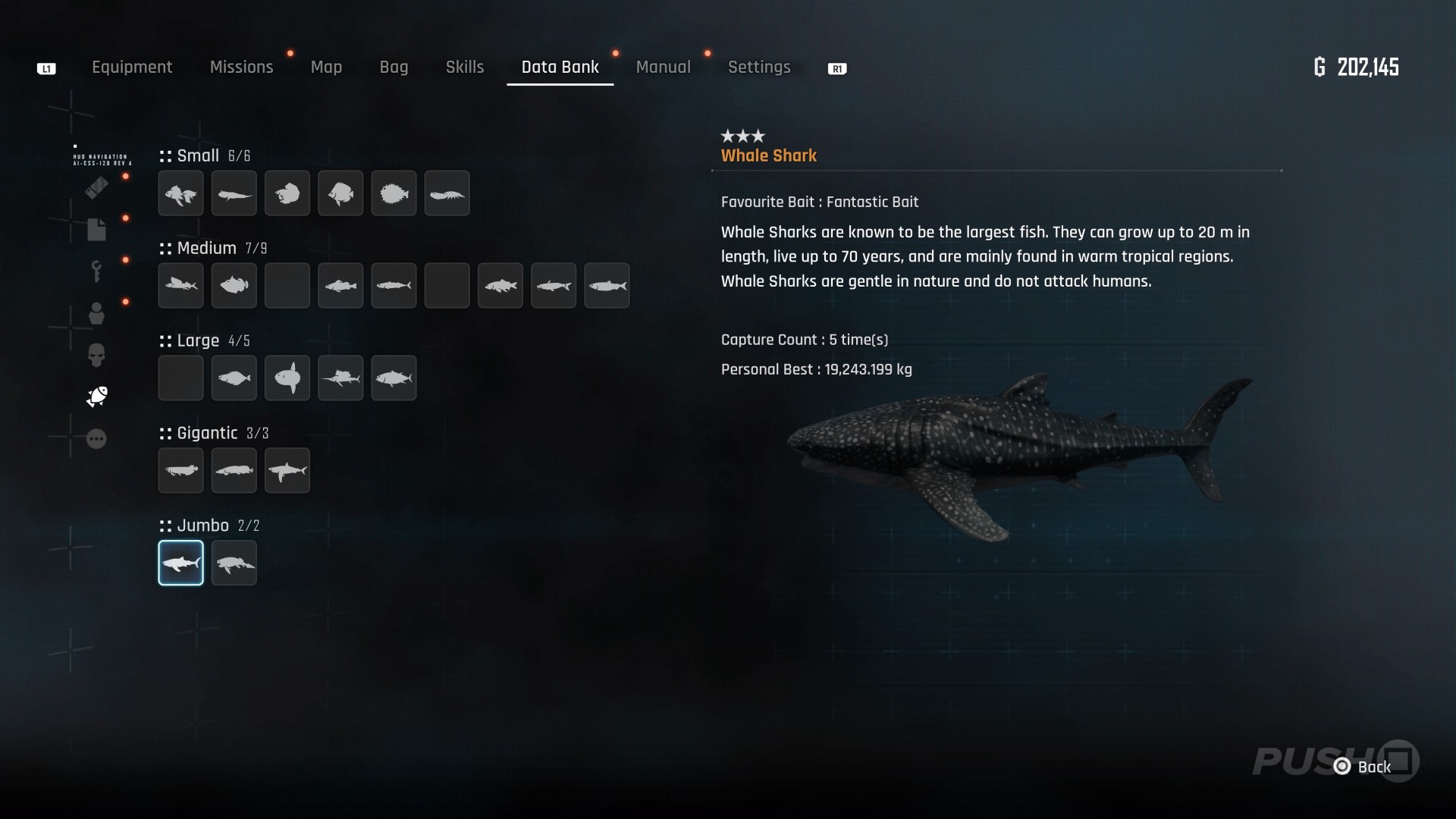
Task: Switch to the Equipment tab
Action: (x=132, y=67)
